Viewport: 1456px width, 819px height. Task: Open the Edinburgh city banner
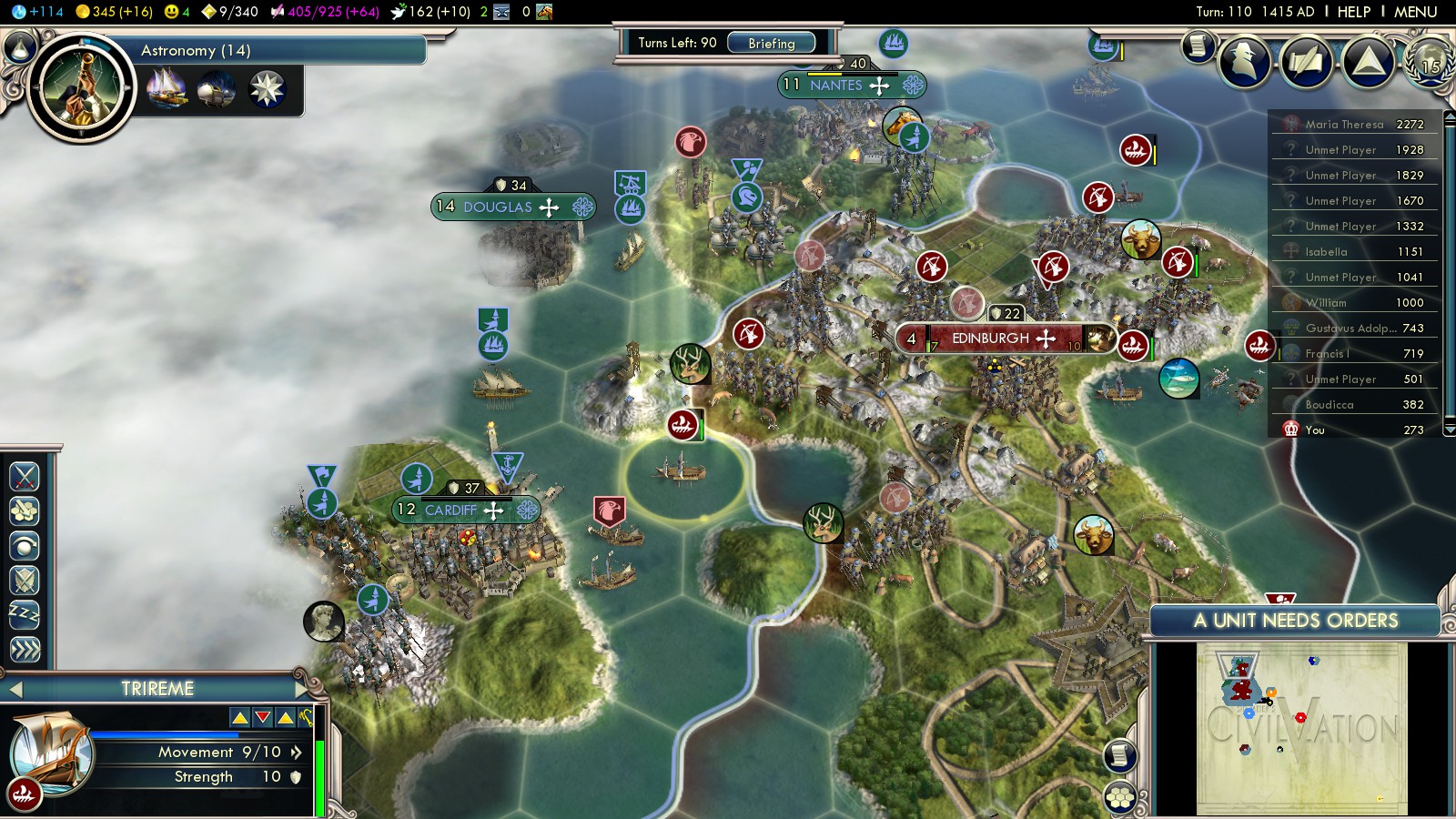pyautogui.click(x=990, y=339)
